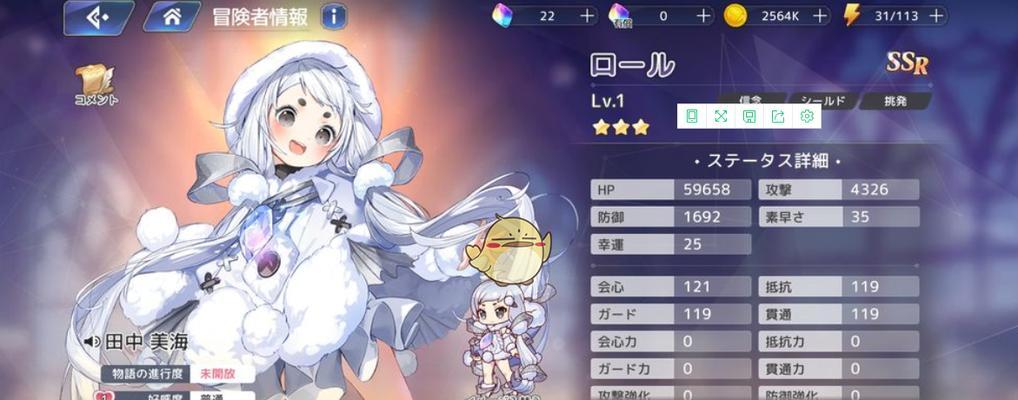Toggle fullscreen from the overlay toolbar
The image size is (1018, 400).
pyautogui.click(x=720, y=117)
